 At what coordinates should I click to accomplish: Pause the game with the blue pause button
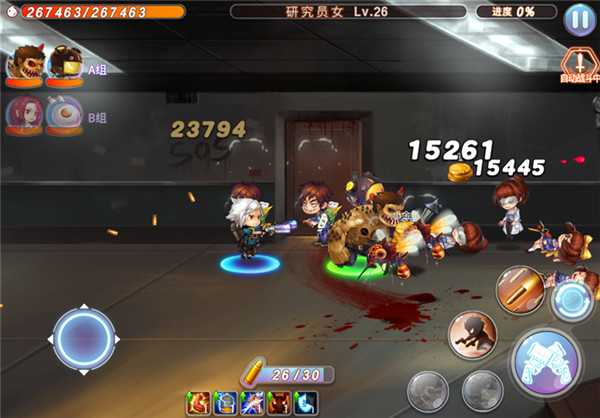click(577, 19)
